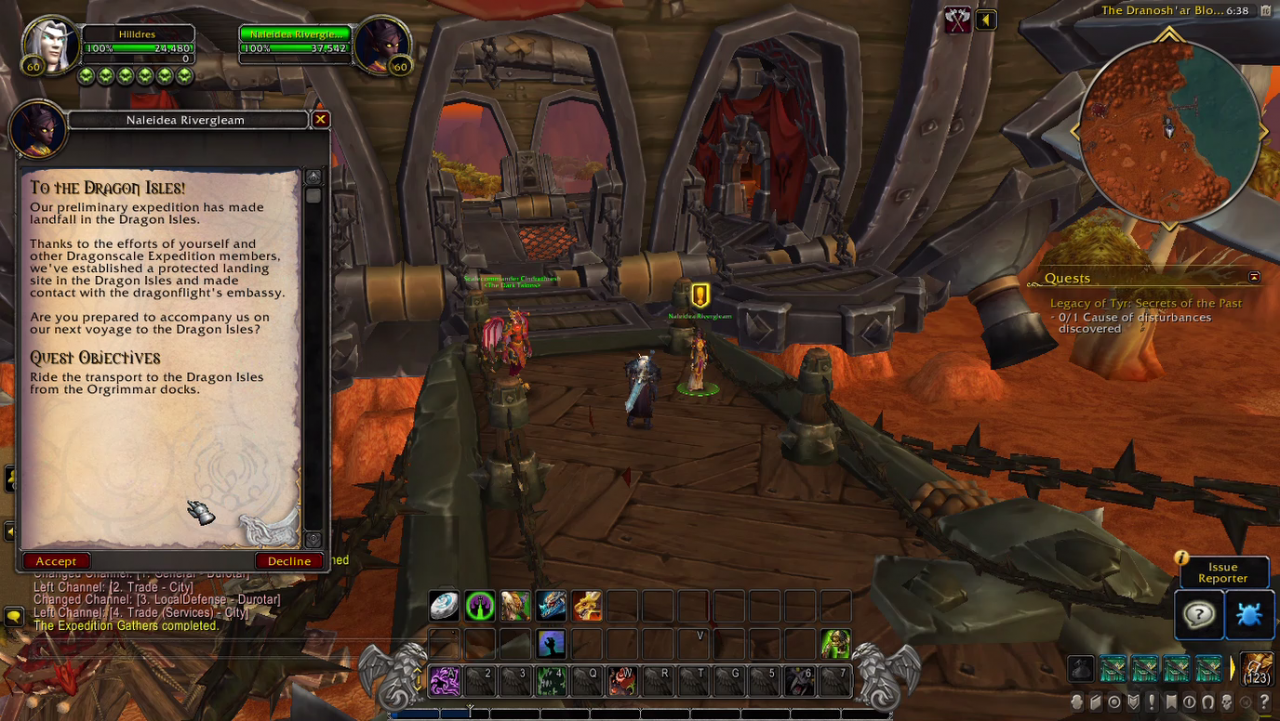The width and height of the screenshot is (1280, 721).
Task: Collapse the Quests tracker header
Action: (x=1254, y=277)
